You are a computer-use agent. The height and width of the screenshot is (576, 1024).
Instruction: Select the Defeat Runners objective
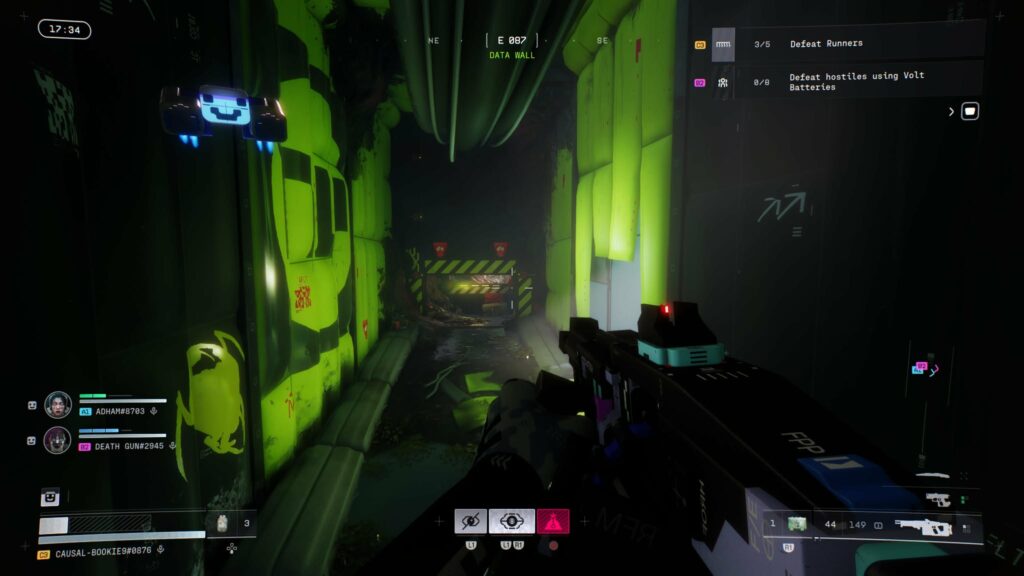[x=826, y=44]
